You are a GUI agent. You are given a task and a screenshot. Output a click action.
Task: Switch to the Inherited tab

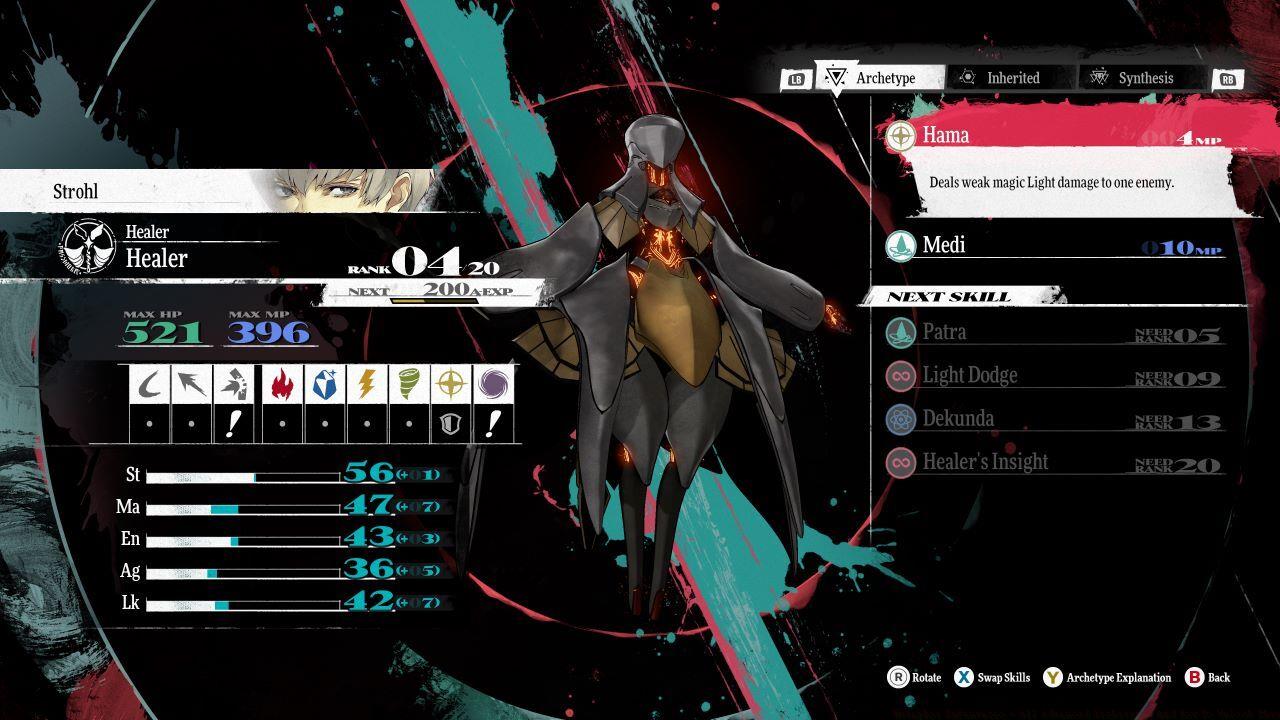[x=1010, y=77]
